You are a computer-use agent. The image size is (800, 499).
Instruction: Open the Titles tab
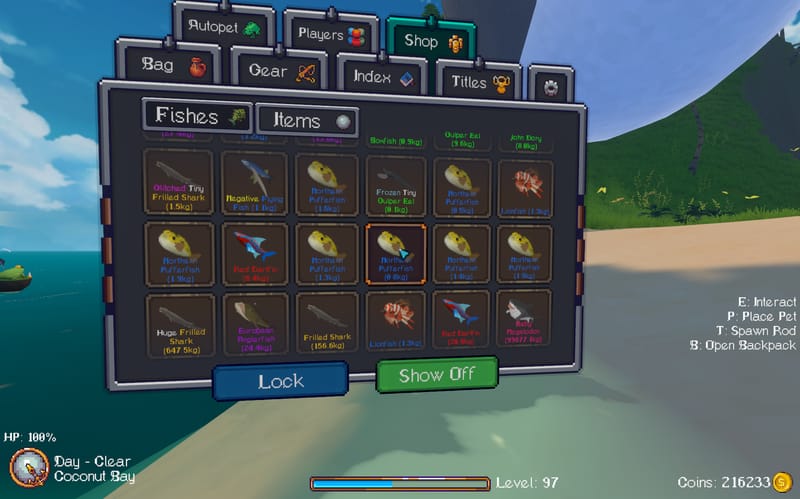pyautogui.click(x=481, y=82)
